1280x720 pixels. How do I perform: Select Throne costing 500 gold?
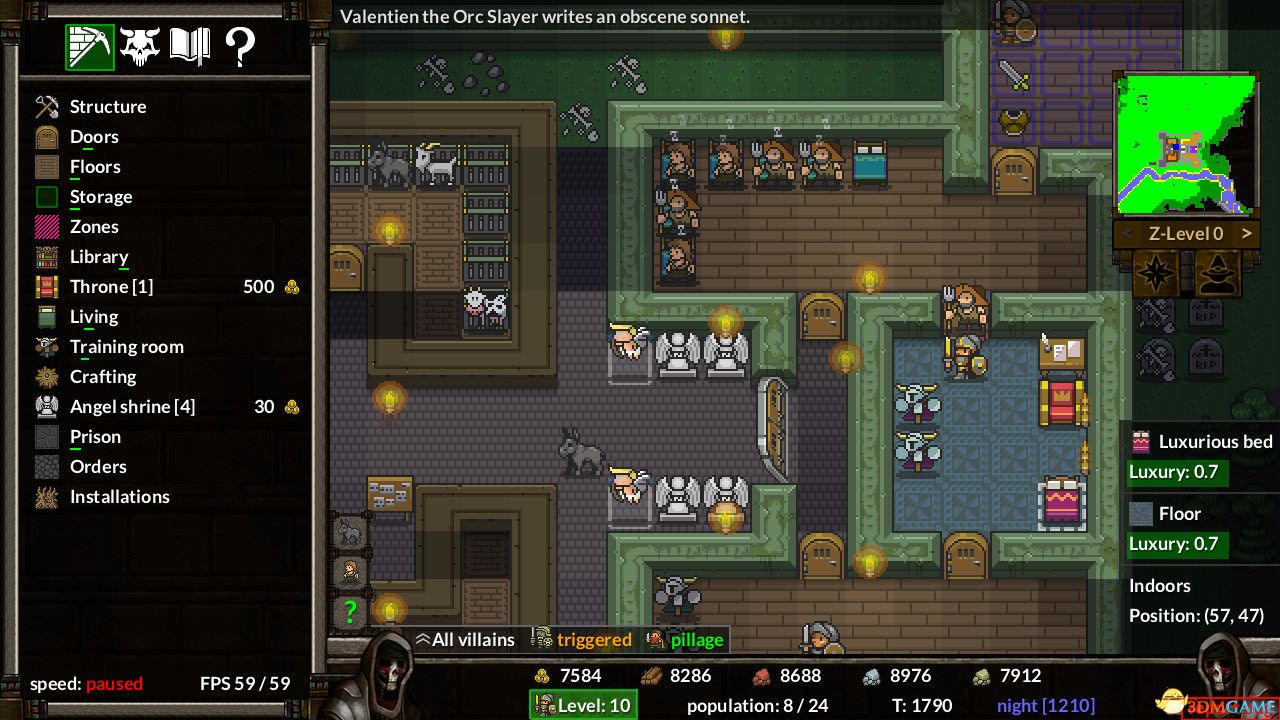coord(111,287)
